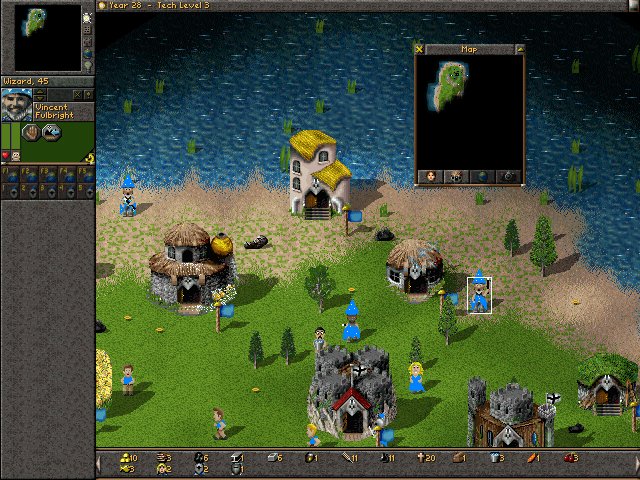Select the globe button in the Map window

(x=482, y=176)
